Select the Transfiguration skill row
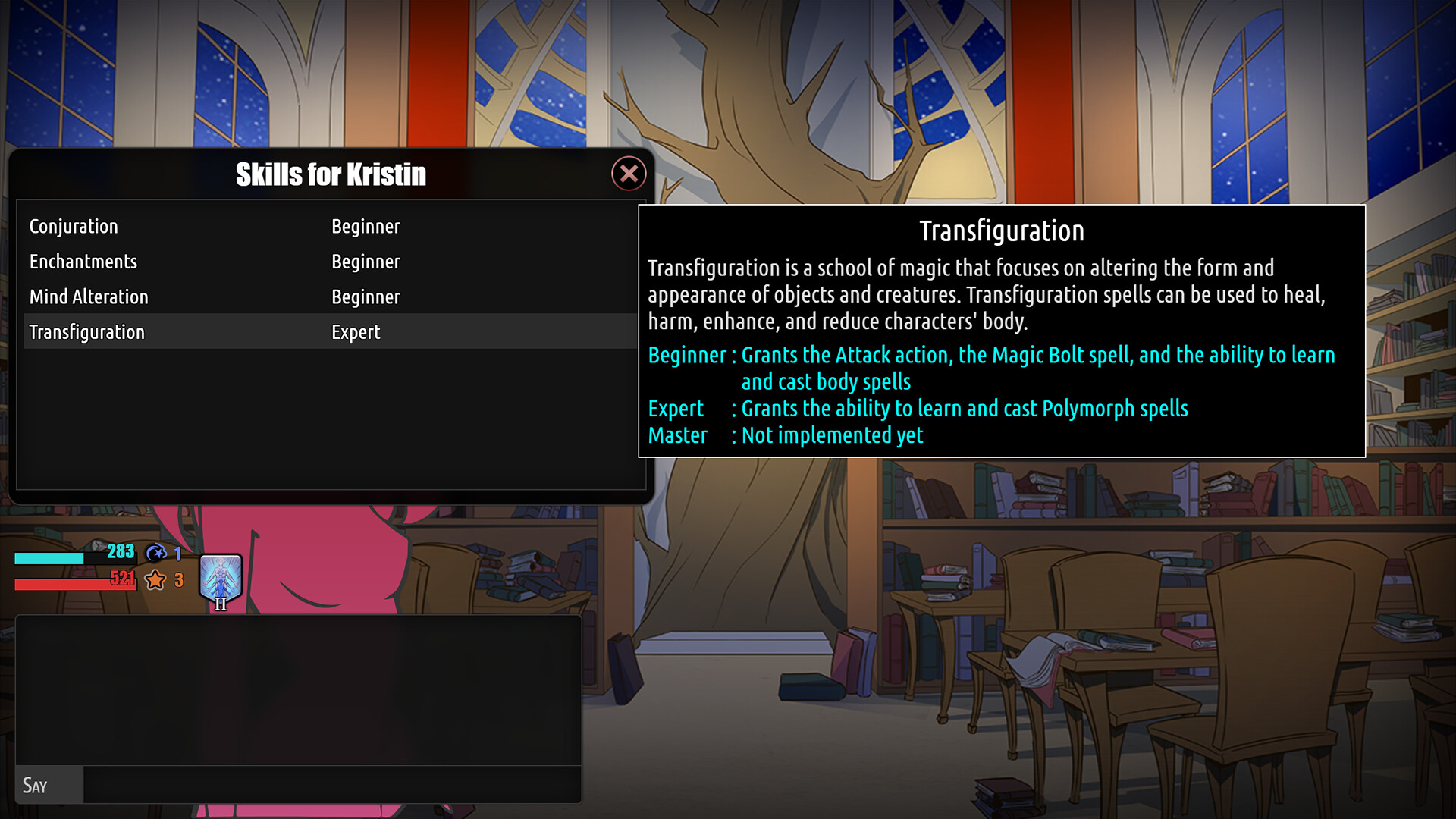 pyautogui.click(x=87, y=331)
